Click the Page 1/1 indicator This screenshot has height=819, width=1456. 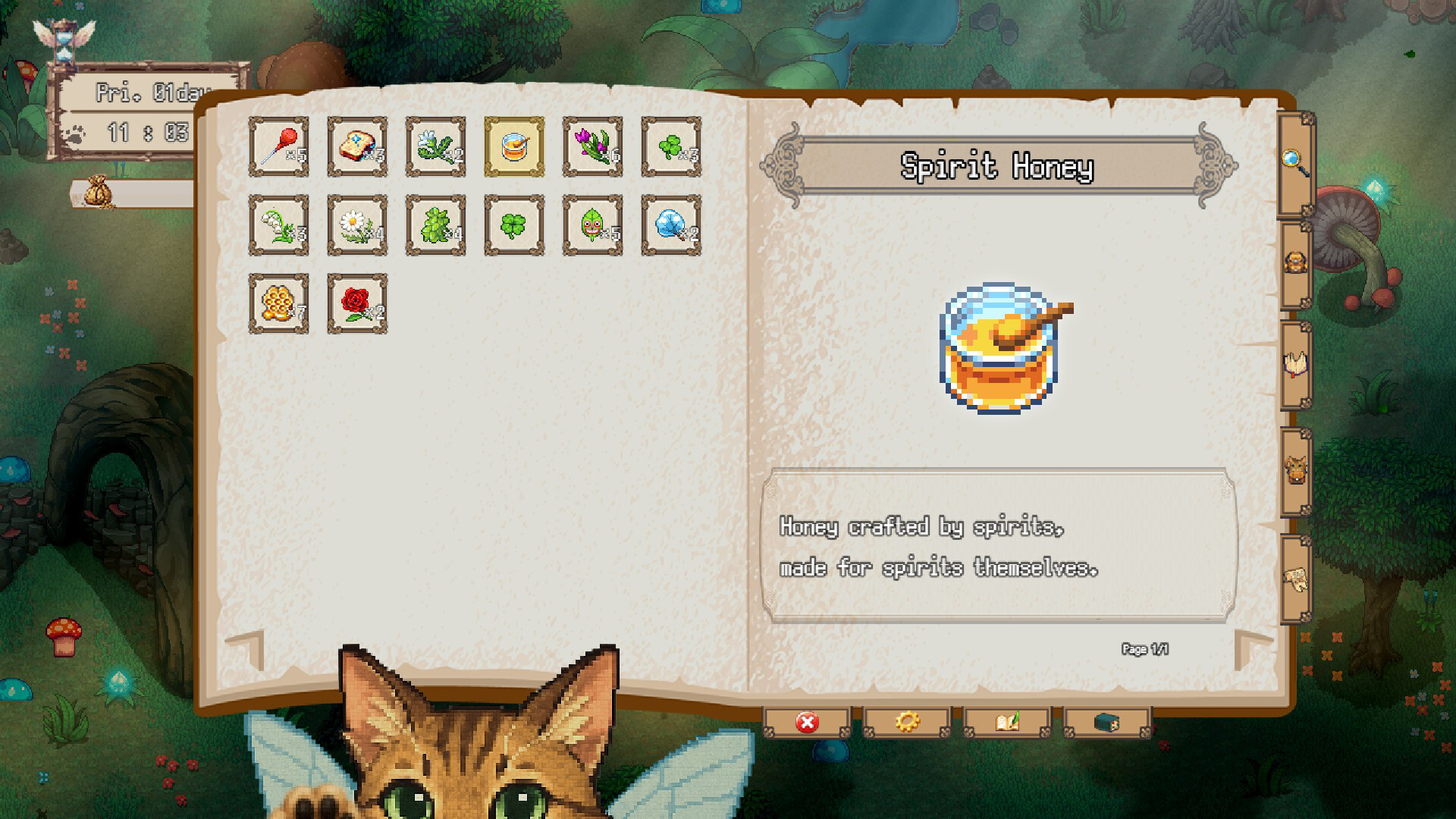click(x=1145, y=648)
